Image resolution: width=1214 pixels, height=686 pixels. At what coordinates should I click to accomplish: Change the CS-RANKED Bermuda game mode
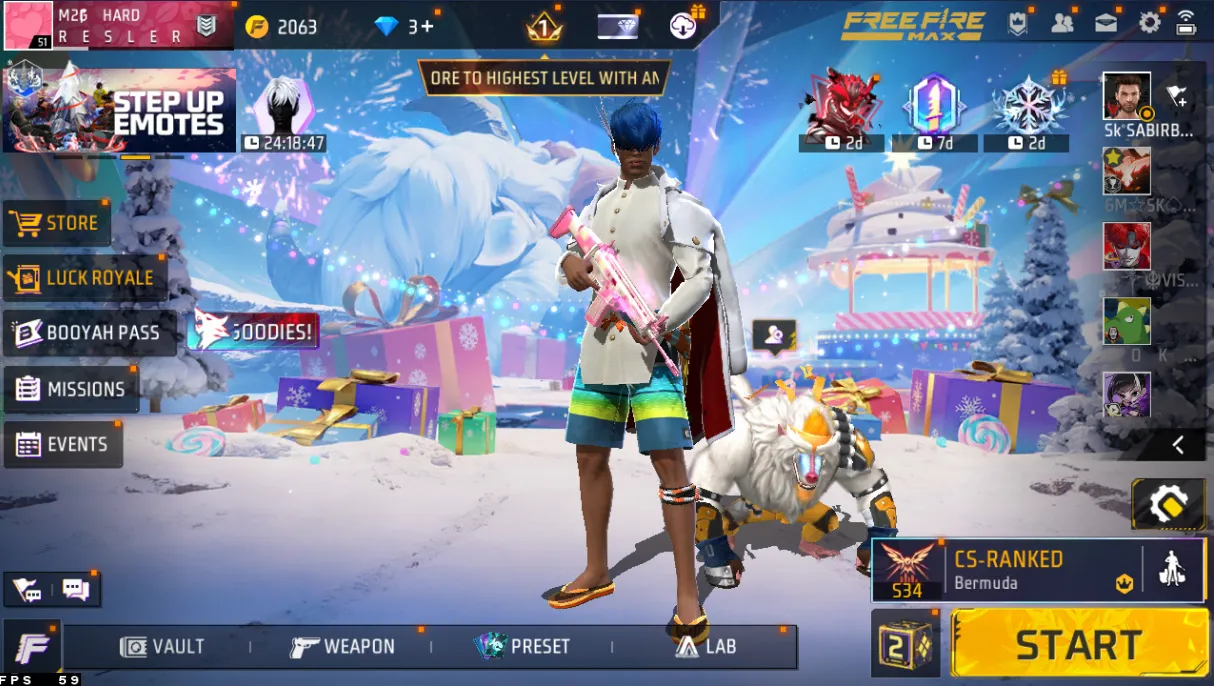(x=1005, y=570)
